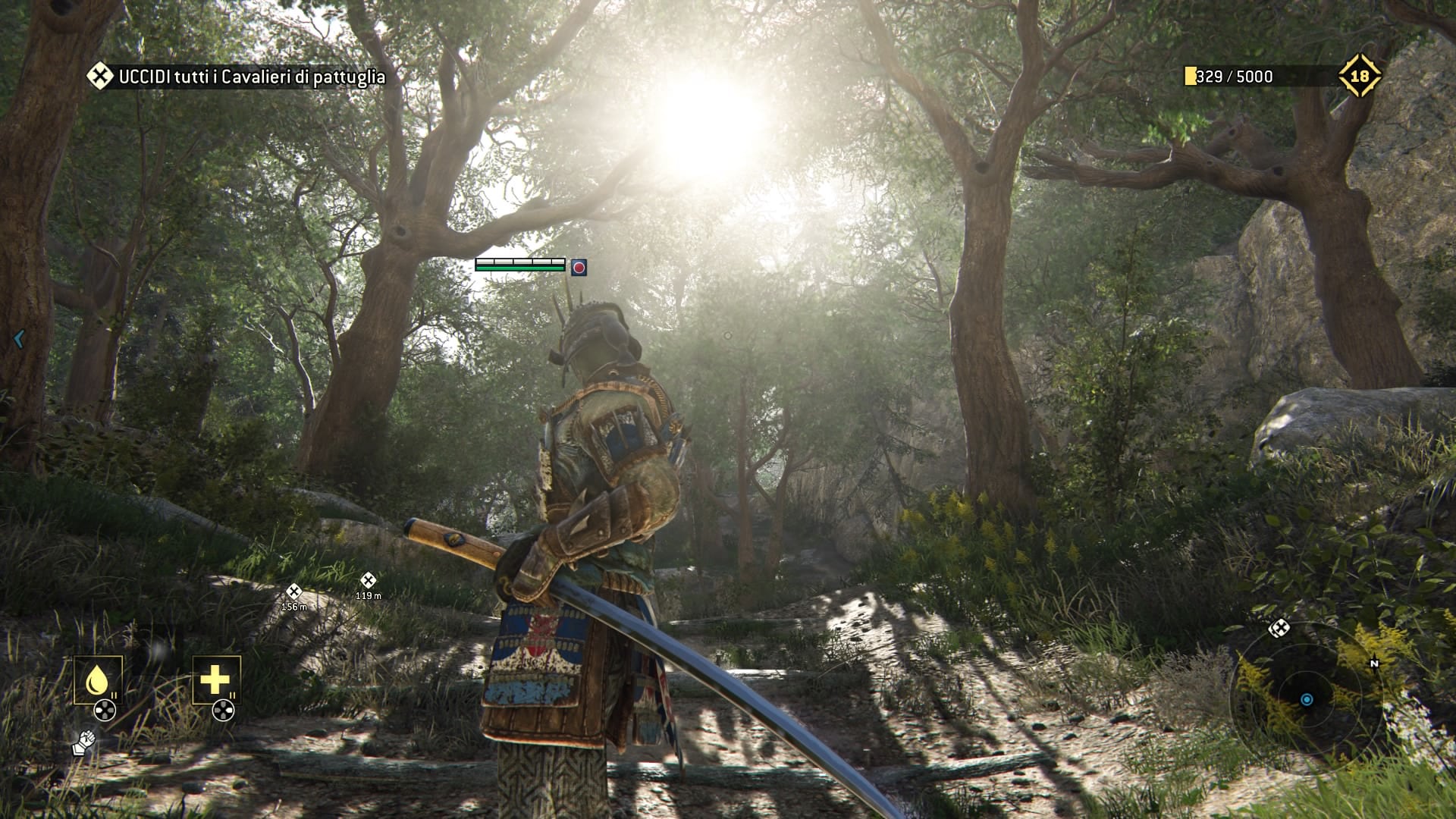Click the red circle icon beside health bar
Screen dimensions: 1456x819
click(579, 267)
